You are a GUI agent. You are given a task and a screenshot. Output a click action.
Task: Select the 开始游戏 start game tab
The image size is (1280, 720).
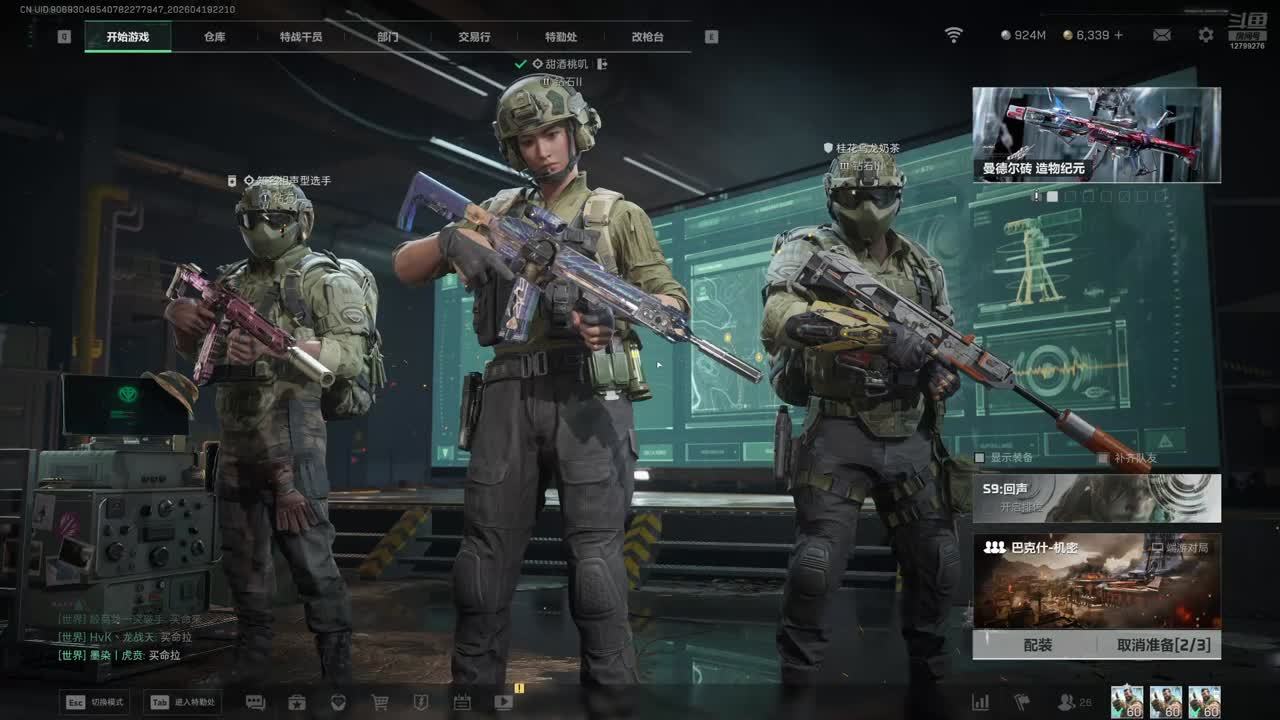click(x=128, y=37)
